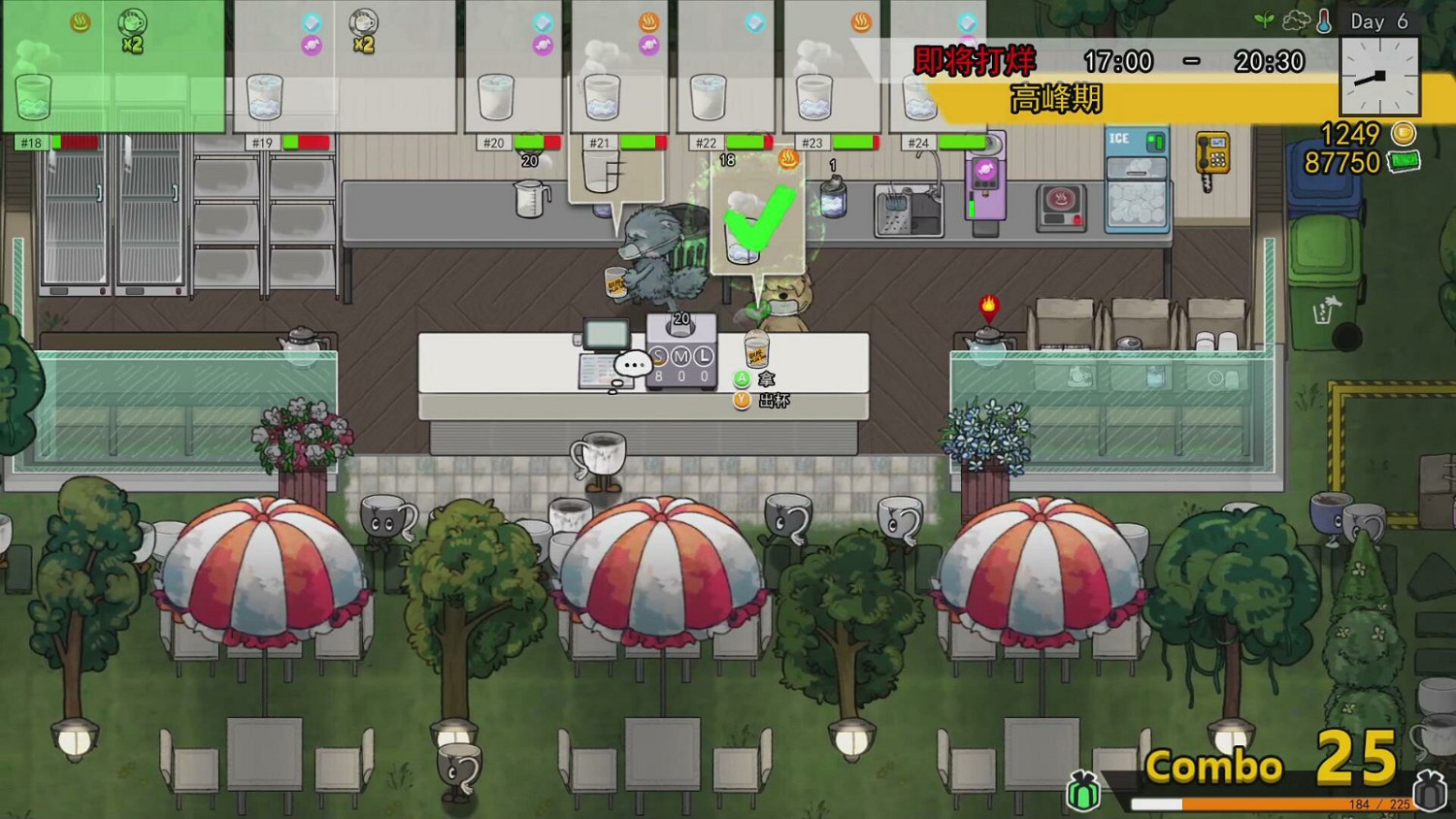Select the candy topping icon on order #21
Image resolution: width=1456 pixels, height=819 pixels.
point(648,44)
